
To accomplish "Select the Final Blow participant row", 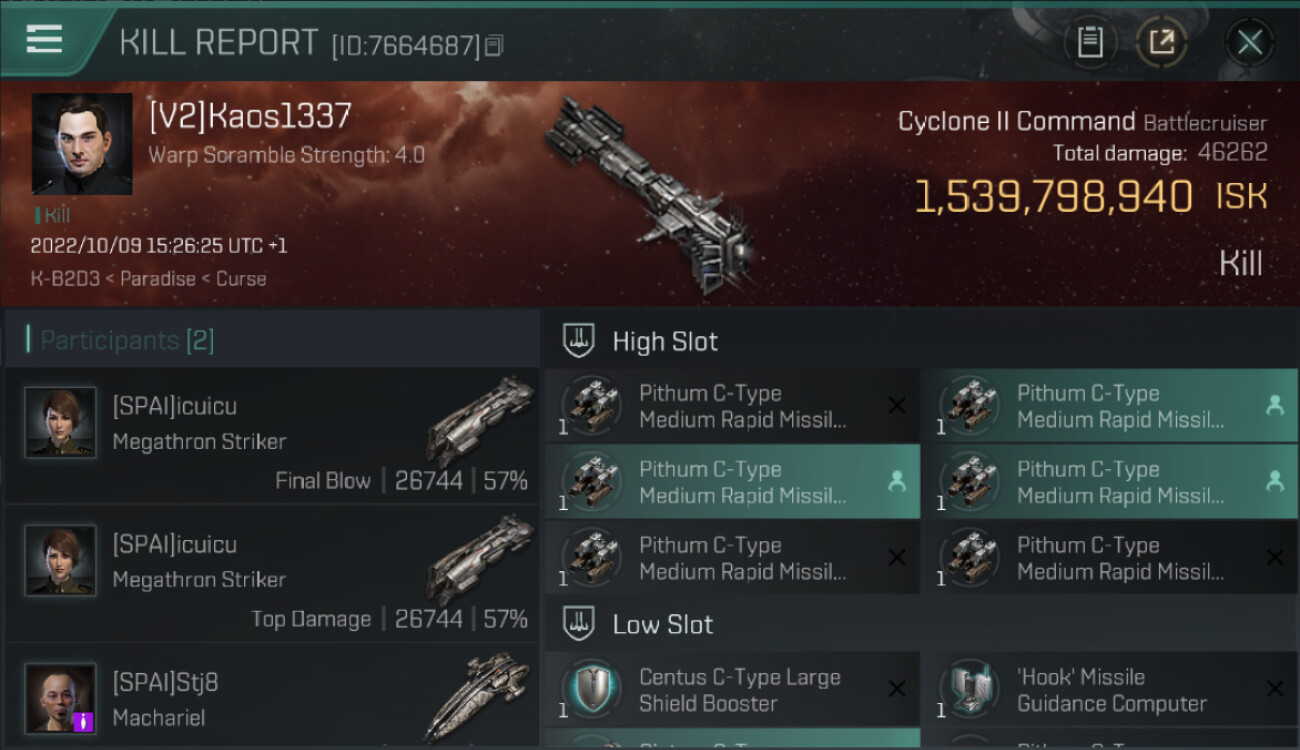I will [272, 436].
